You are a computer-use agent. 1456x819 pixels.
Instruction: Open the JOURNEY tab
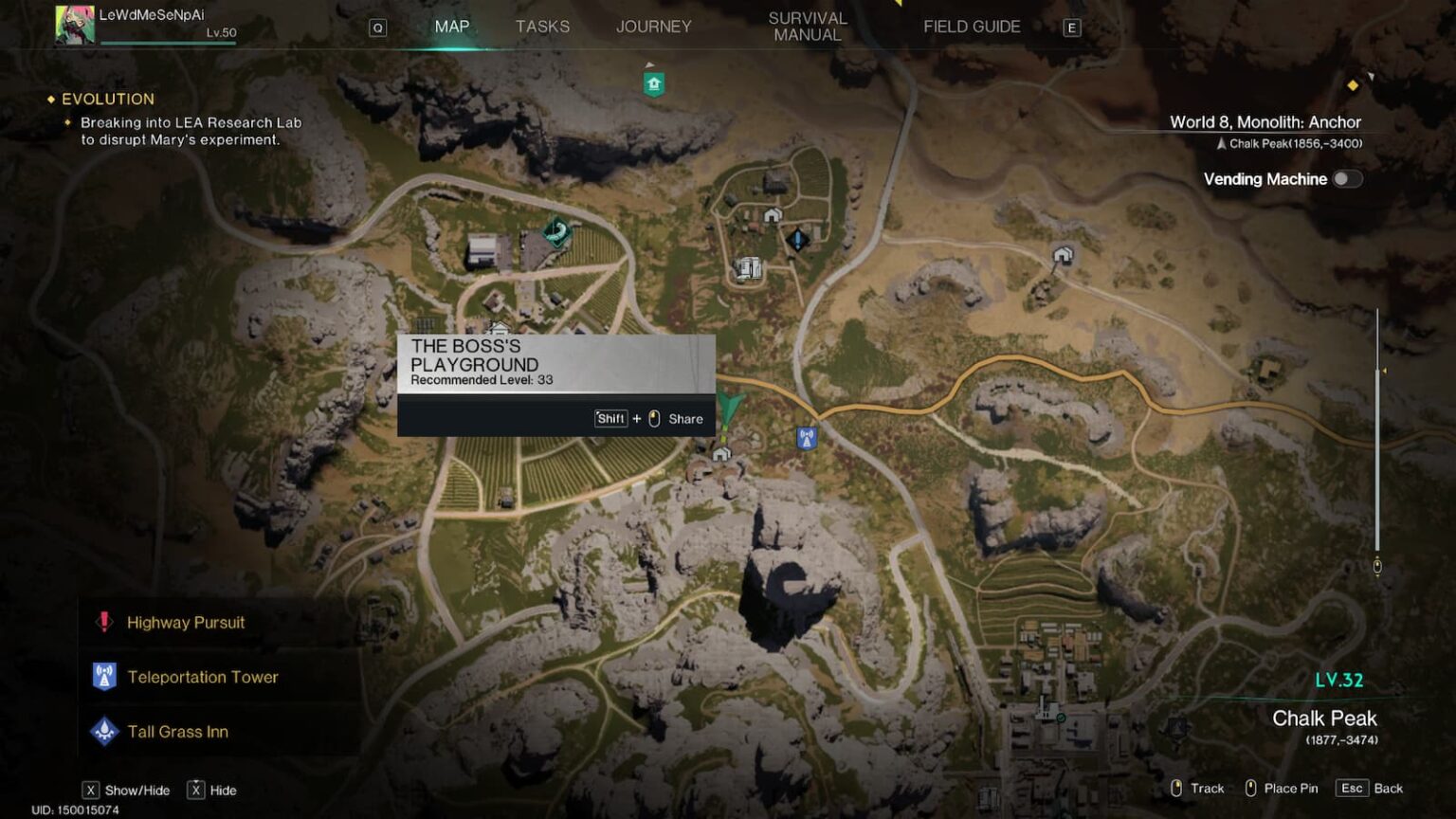[x=653, y=27]
